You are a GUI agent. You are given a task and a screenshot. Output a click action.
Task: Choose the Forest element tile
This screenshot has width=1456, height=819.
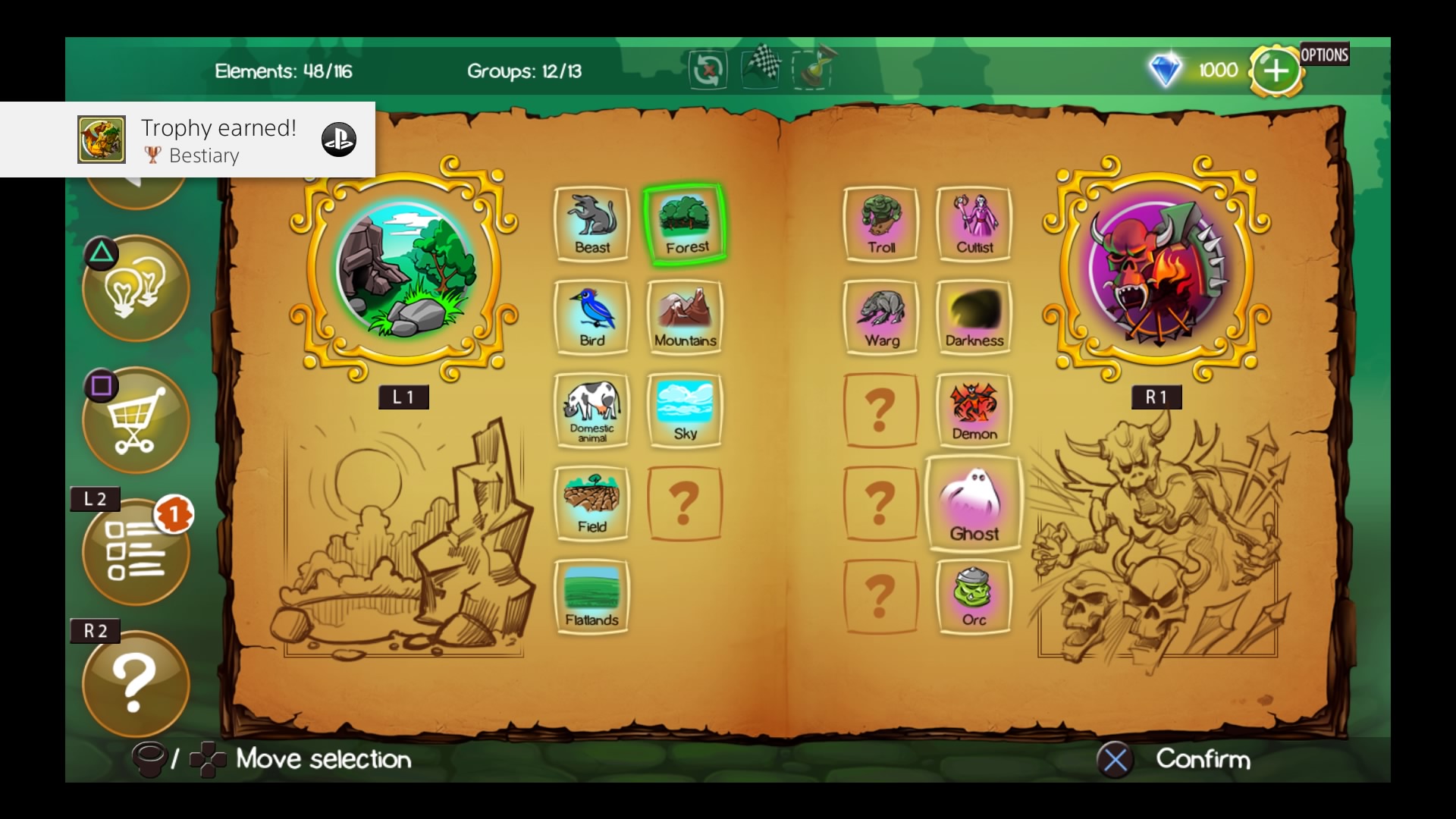pyautogui.click(x=686, y=224)
